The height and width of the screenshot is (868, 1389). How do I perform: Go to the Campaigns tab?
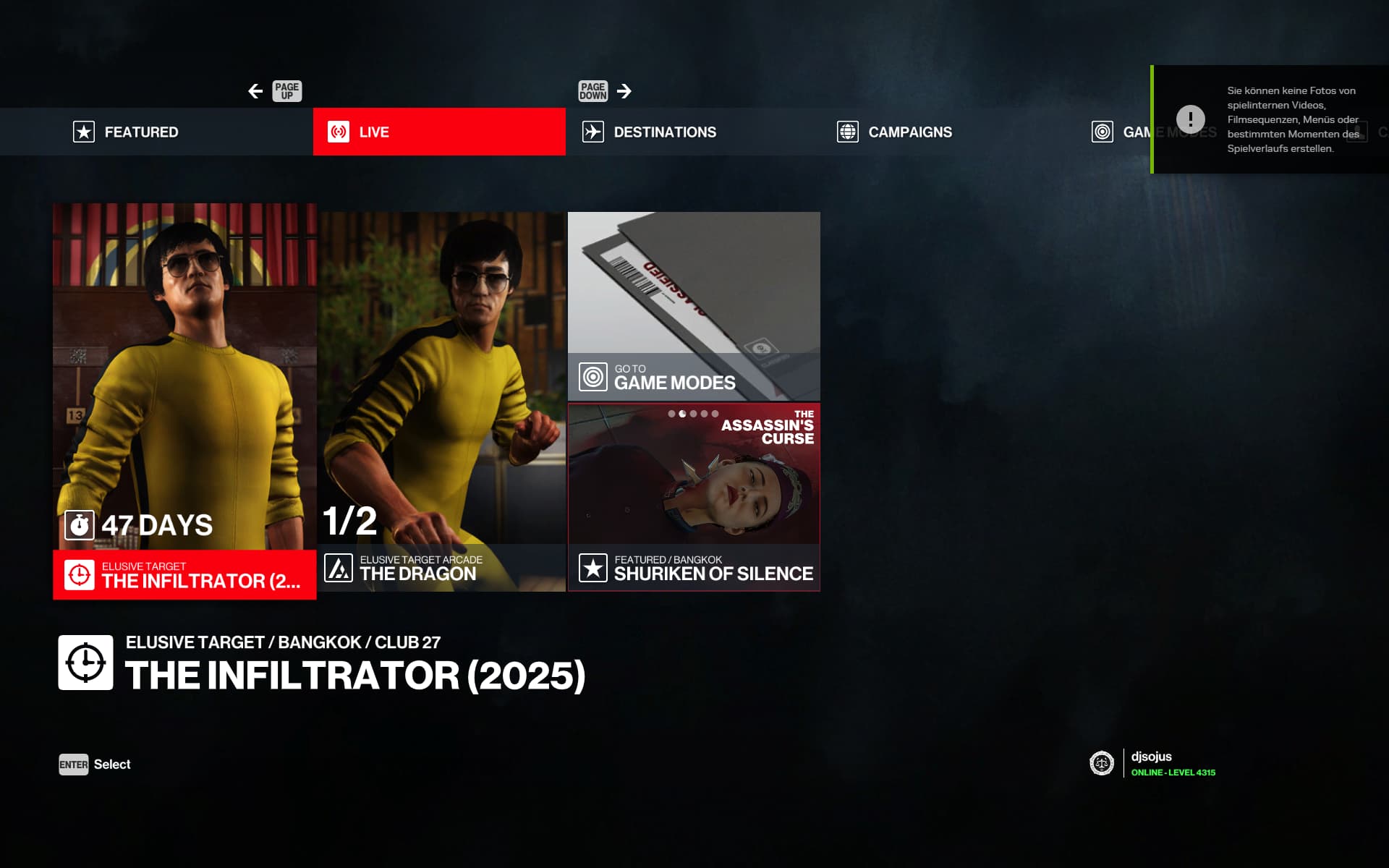pyautogui.click(x=909, y=132)
